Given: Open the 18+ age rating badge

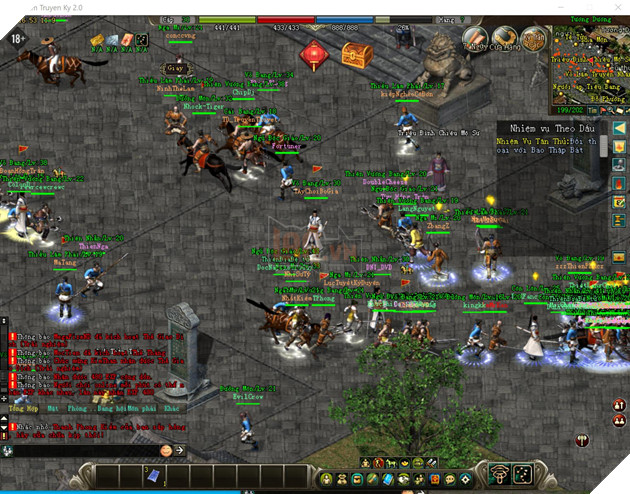Looking at the screenshot, I should pos(18,39).
